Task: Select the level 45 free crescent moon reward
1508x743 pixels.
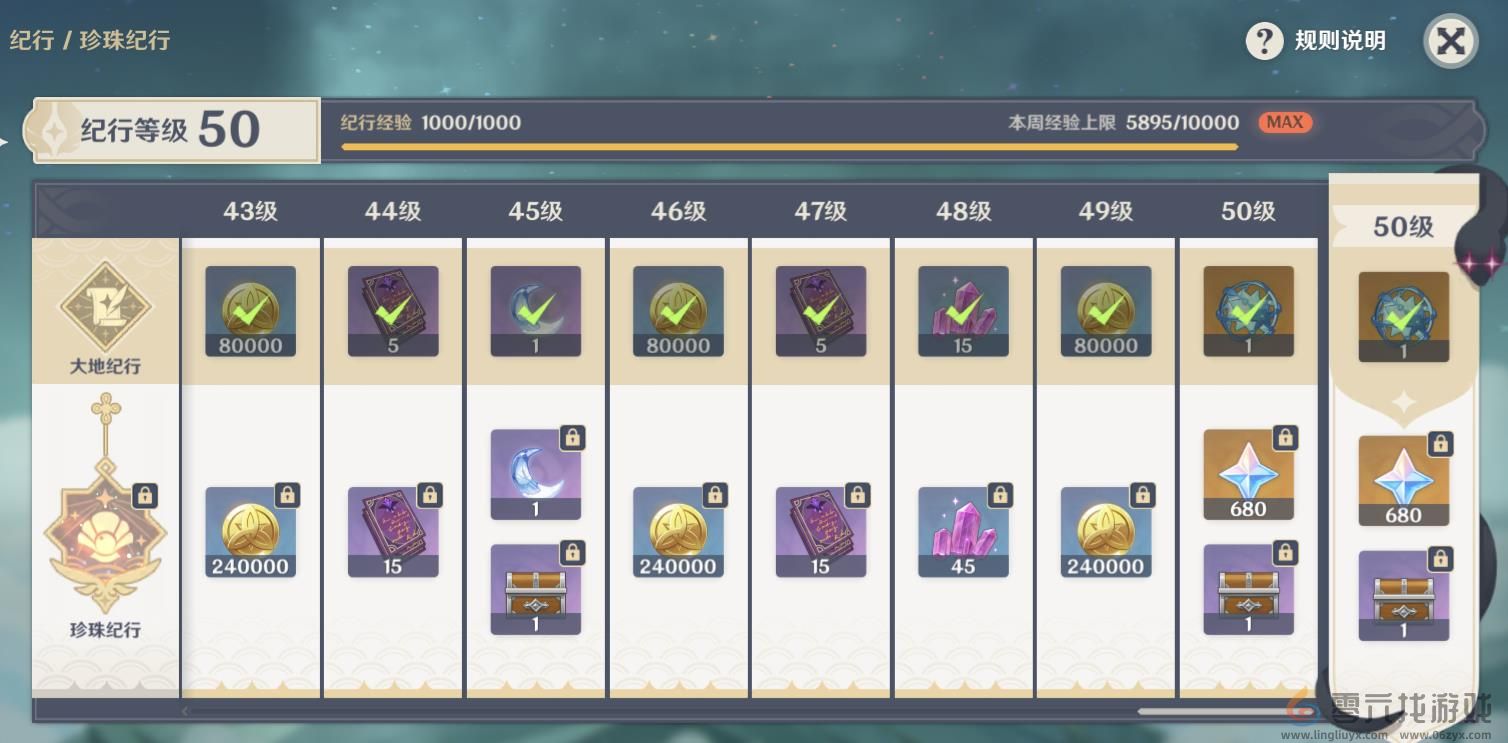Action: pyautogui.click(x=535, y=311)
